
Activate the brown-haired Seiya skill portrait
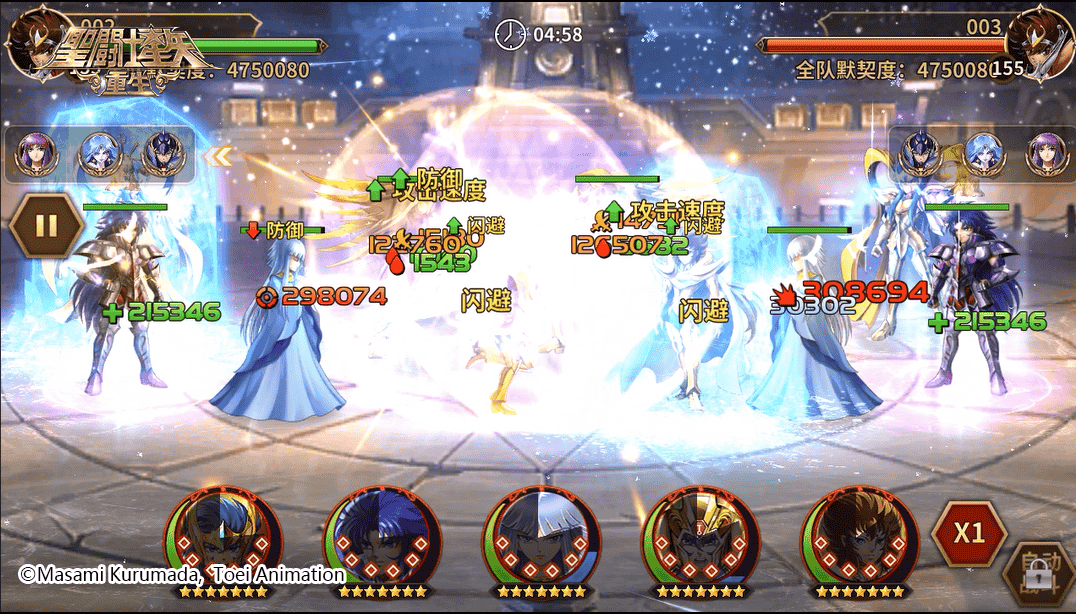coord(859,541)
